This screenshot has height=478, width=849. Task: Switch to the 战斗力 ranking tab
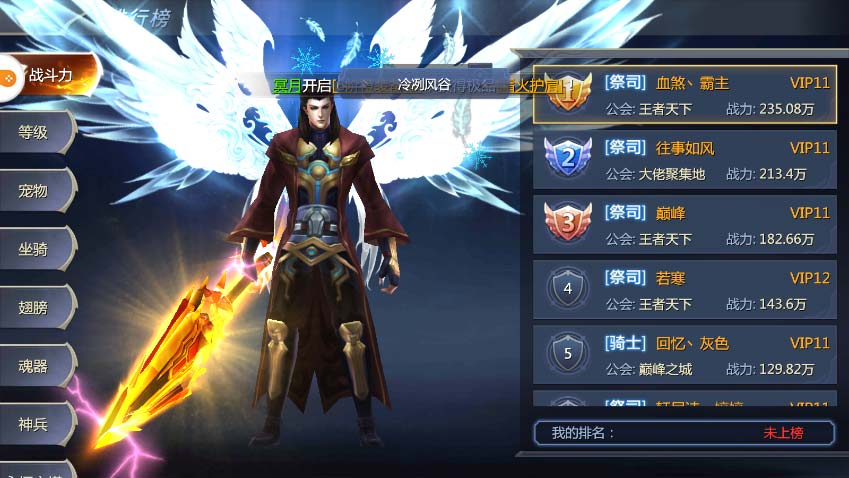point(50,75)
